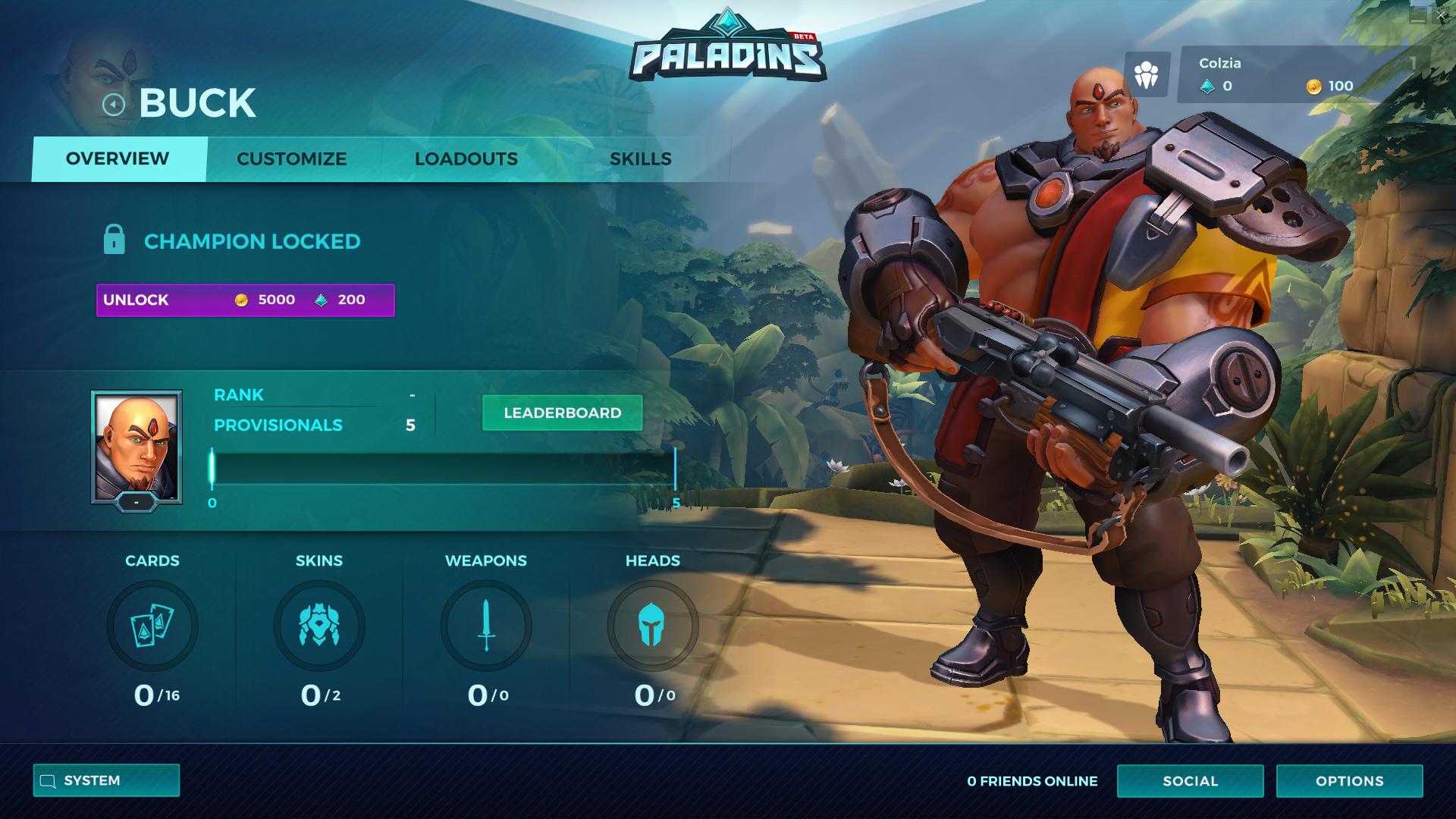Switch to the Customize tab
This screenshot has height=819, width=1456.
pyautogui.click(x=292, y=159)
